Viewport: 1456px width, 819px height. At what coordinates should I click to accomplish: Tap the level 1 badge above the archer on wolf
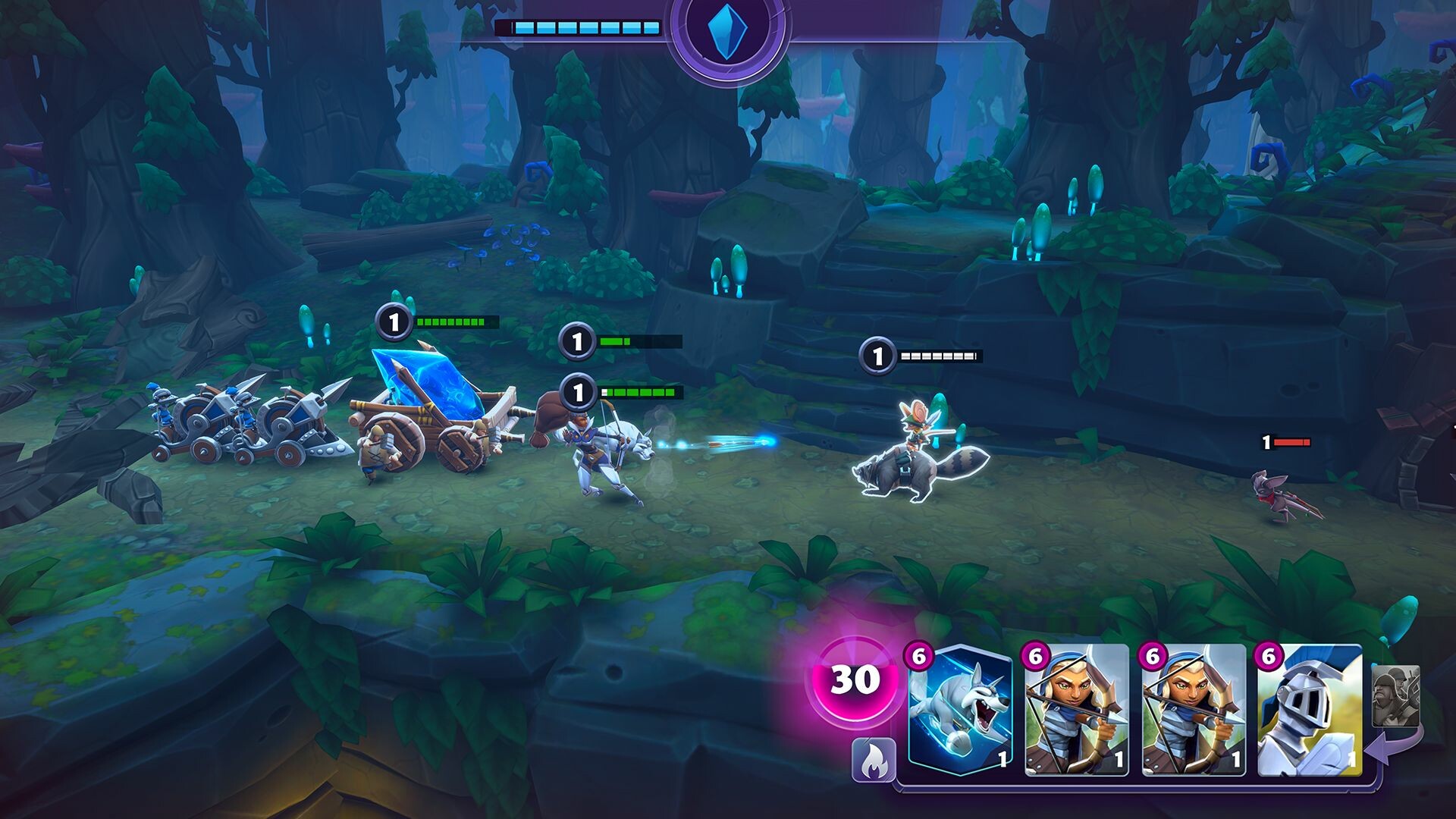[x=578, y=394]
